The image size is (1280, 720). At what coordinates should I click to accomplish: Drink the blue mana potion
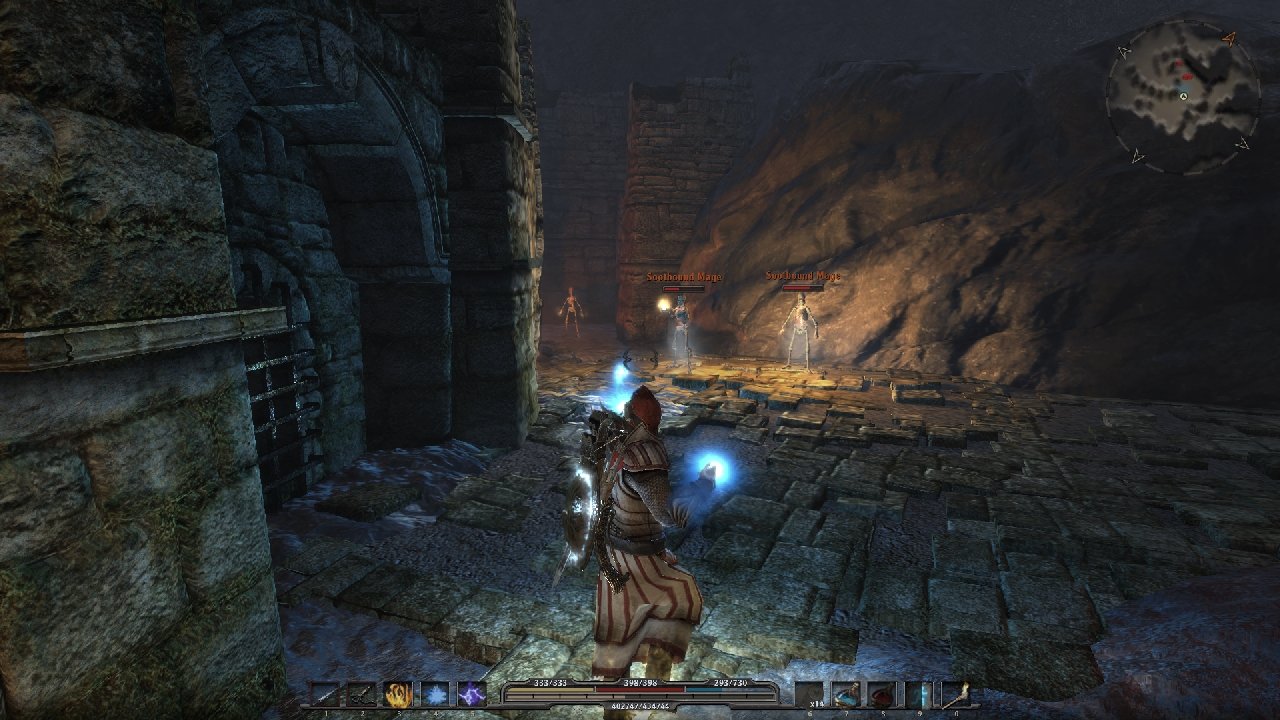847,694
